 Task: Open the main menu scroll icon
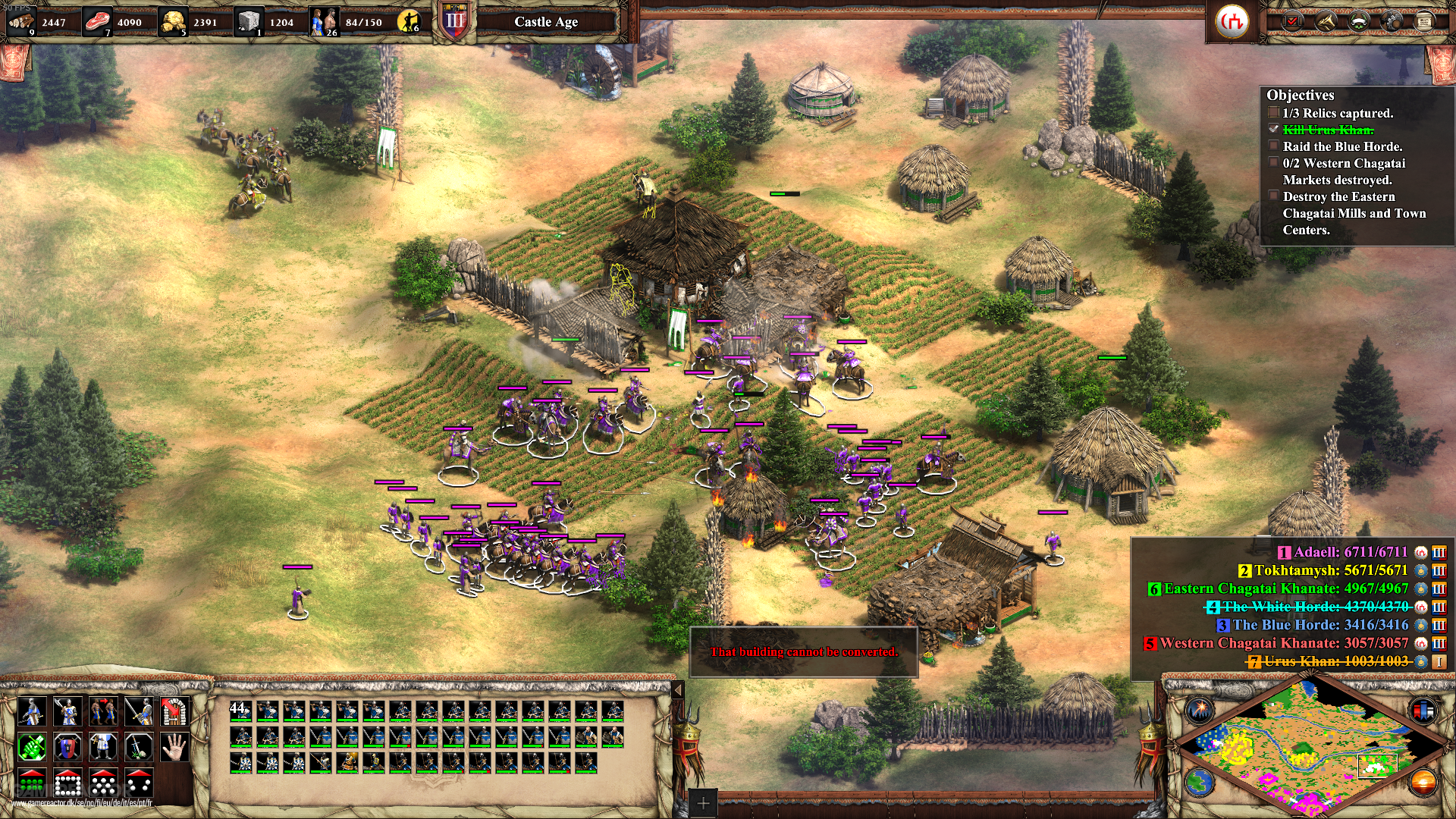1424,21
